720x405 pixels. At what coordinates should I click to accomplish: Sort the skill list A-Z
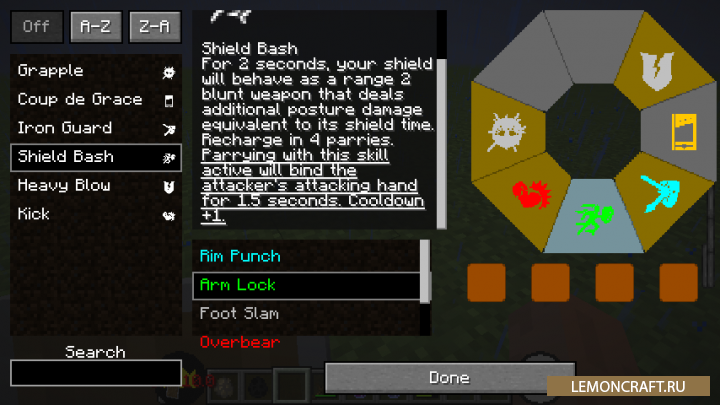[95, 27]
